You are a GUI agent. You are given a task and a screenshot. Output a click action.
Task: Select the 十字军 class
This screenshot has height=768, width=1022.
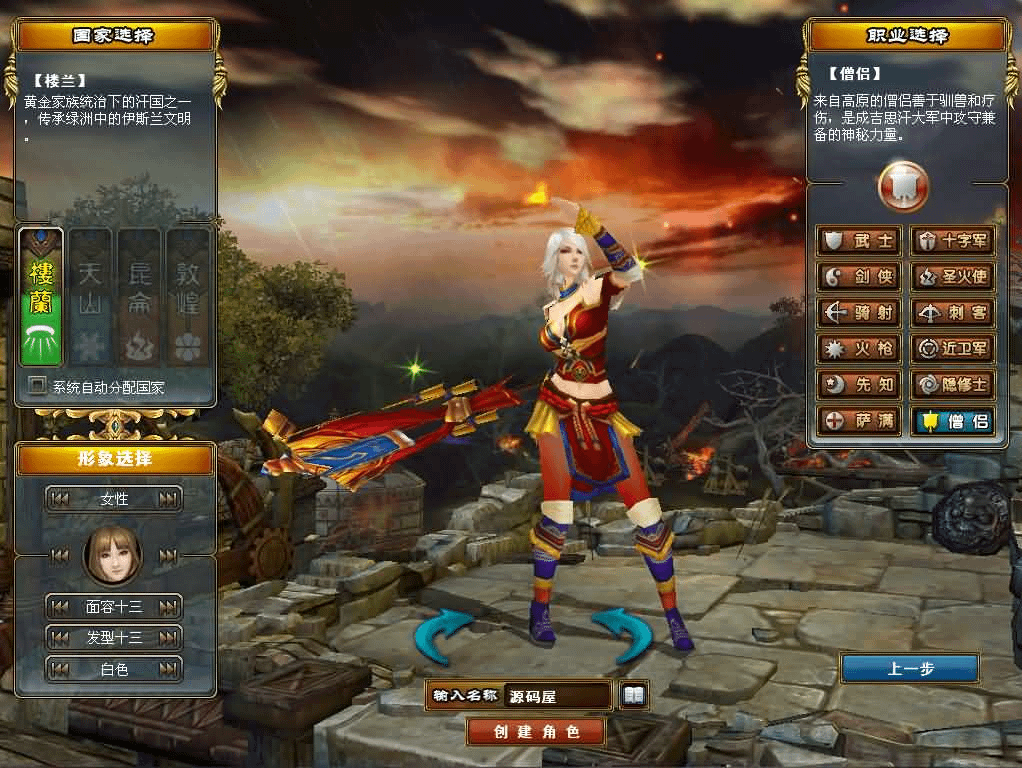pos(953,241)
